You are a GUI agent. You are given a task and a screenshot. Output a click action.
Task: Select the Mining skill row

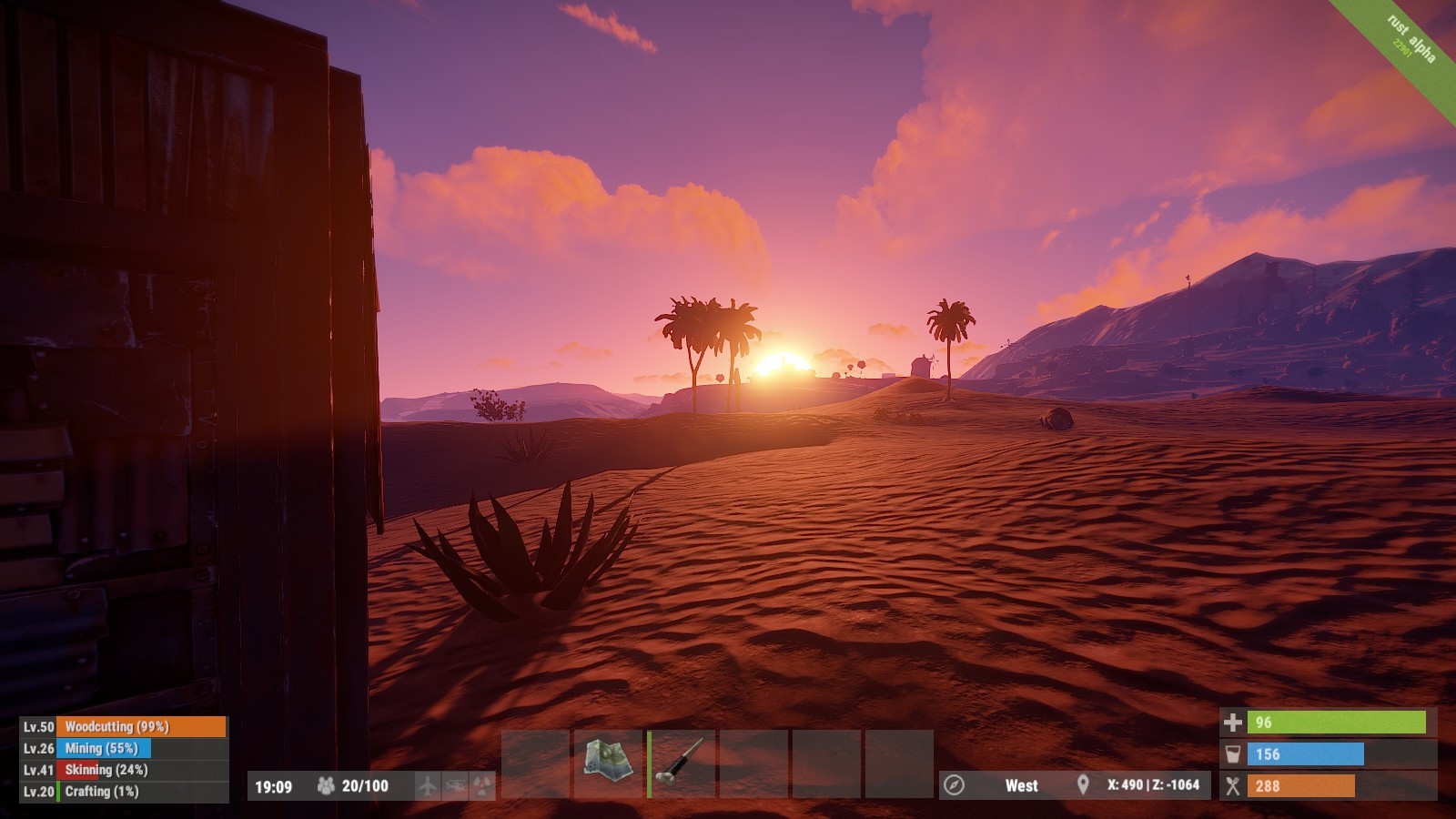point(124,748)
